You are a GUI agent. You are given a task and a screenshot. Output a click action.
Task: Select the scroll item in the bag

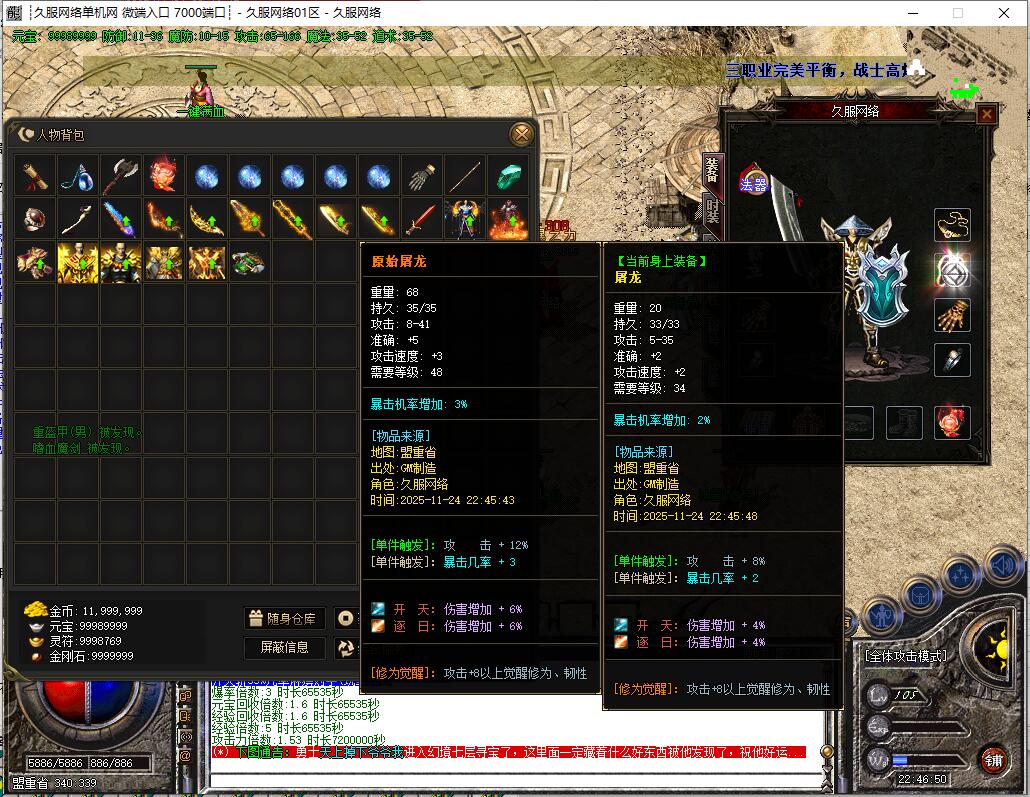[34, 176]
